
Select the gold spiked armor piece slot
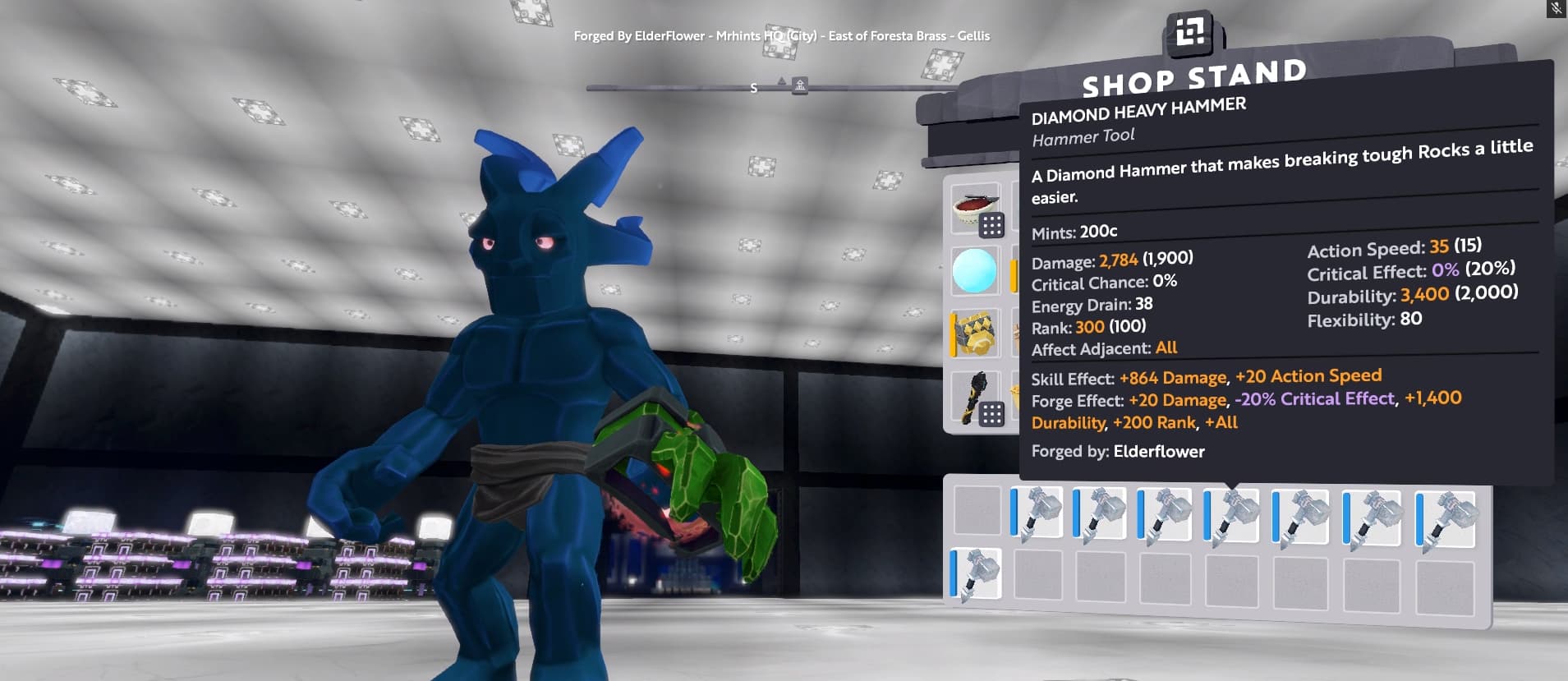pyautogui.click(x=975, y=333)
